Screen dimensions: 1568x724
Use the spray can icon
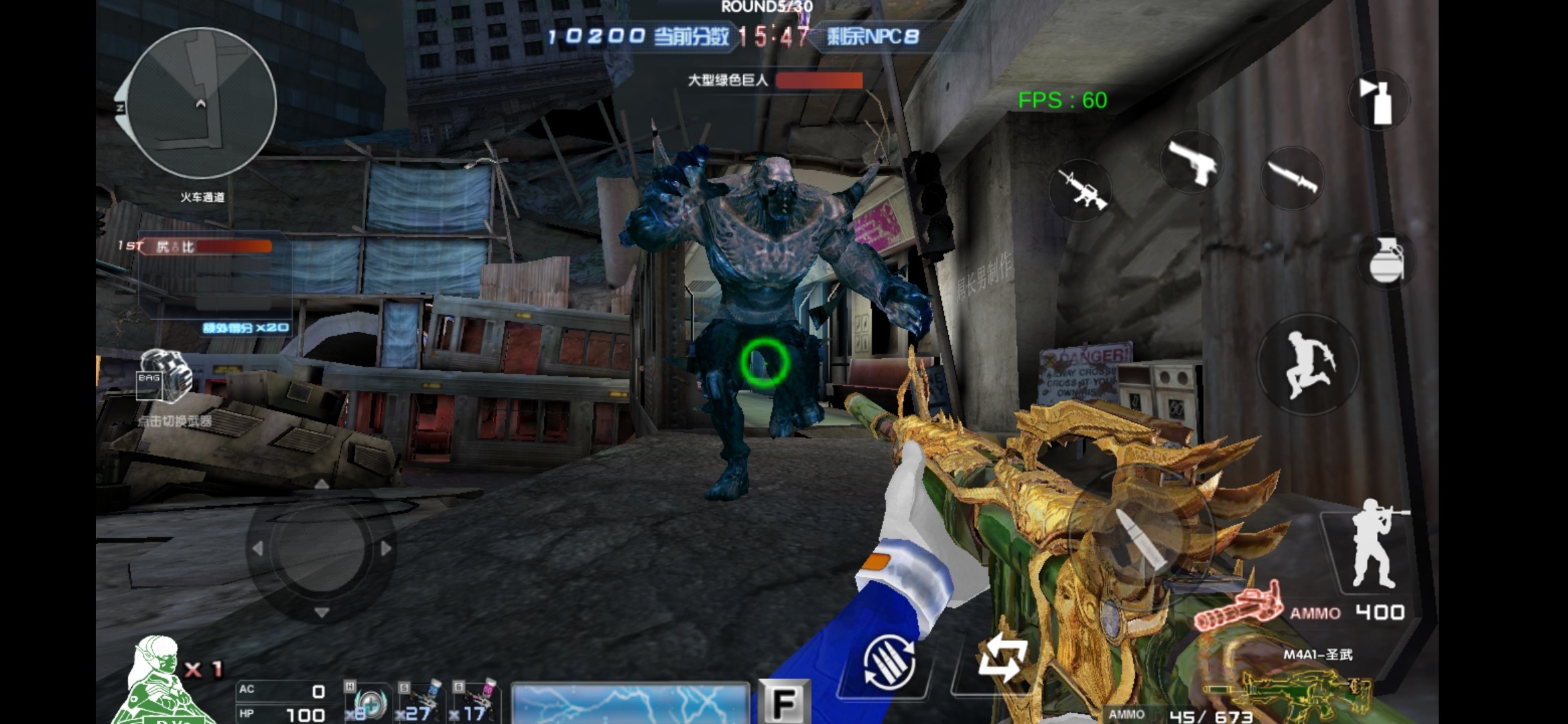pyautogui.click(x=1378, y=101)
